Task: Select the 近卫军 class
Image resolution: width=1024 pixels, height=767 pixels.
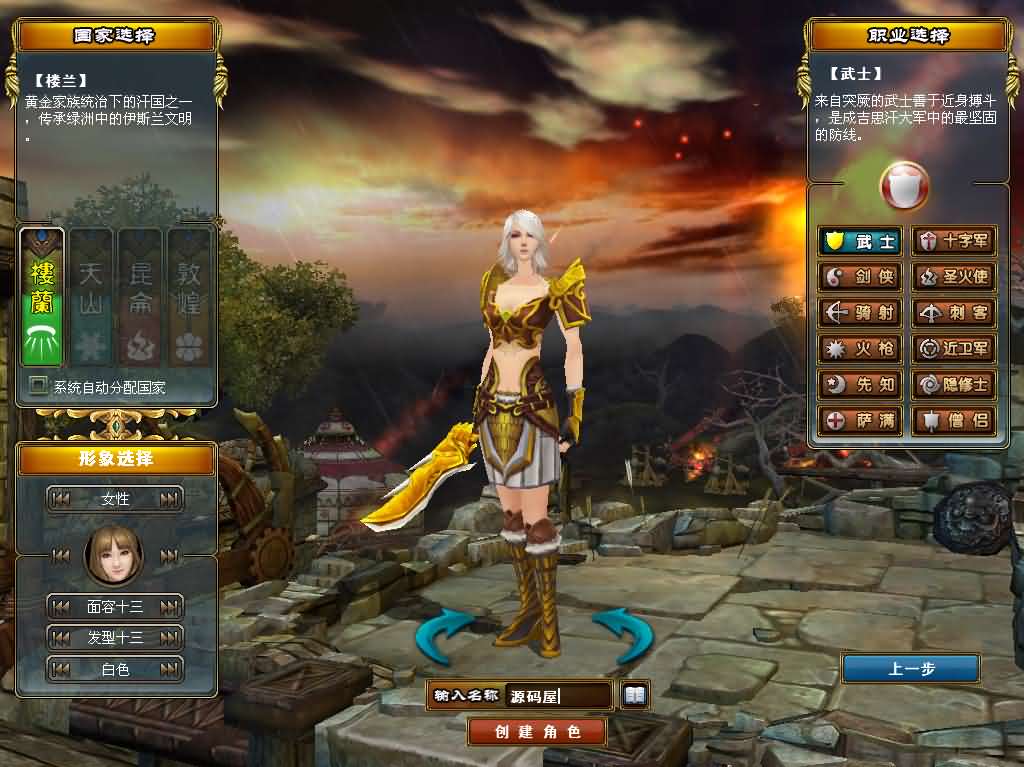Action: [x=954, y=349]
